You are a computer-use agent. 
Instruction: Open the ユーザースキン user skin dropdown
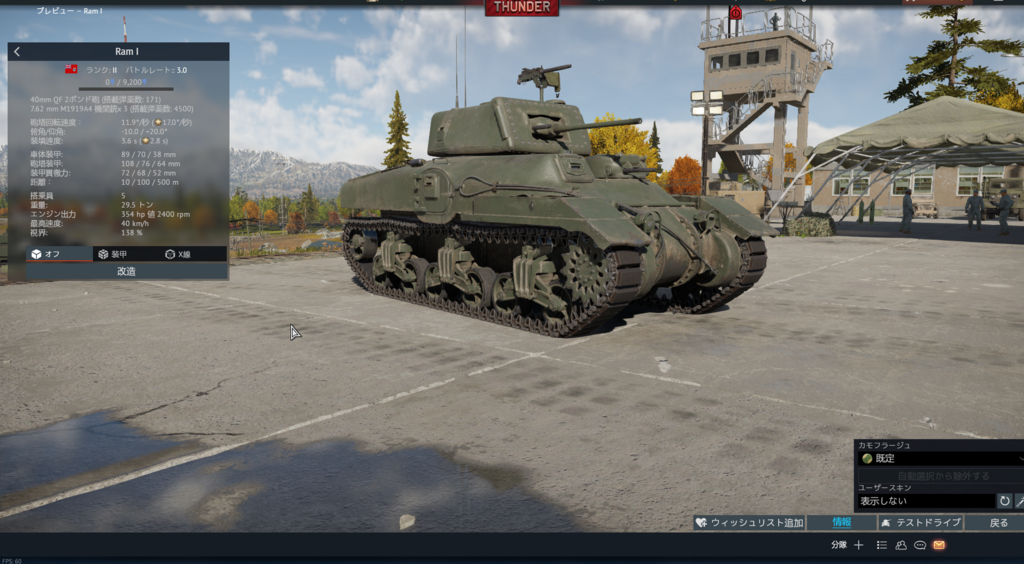tap(924, 500)
